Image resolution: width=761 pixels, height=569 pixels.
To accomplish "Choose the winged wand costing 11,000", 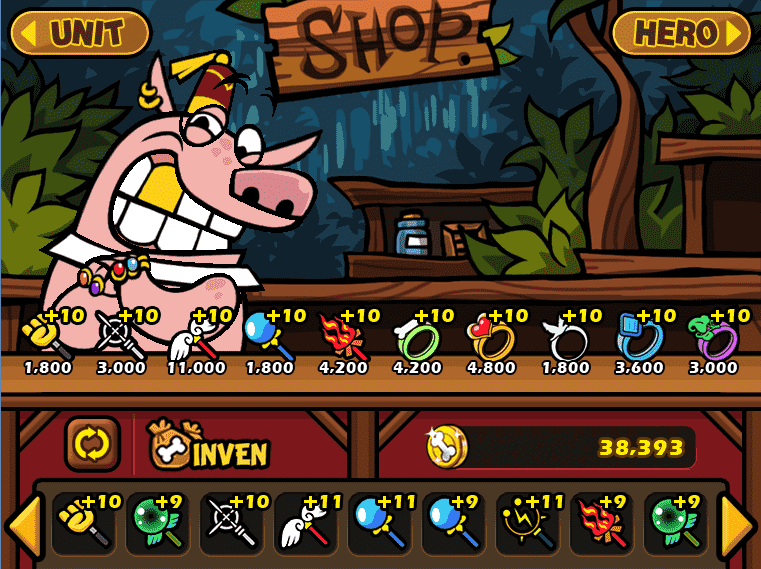I will click(194, 337).
